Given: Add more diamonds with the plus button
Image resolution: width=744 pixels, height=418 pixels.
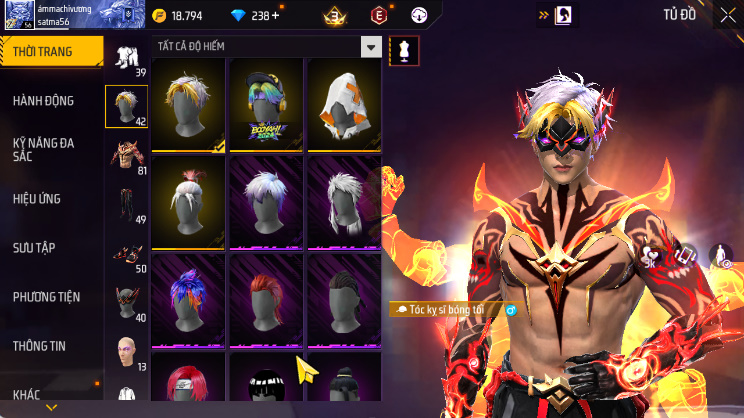Looking at the screenshot, I should (275, 15).
